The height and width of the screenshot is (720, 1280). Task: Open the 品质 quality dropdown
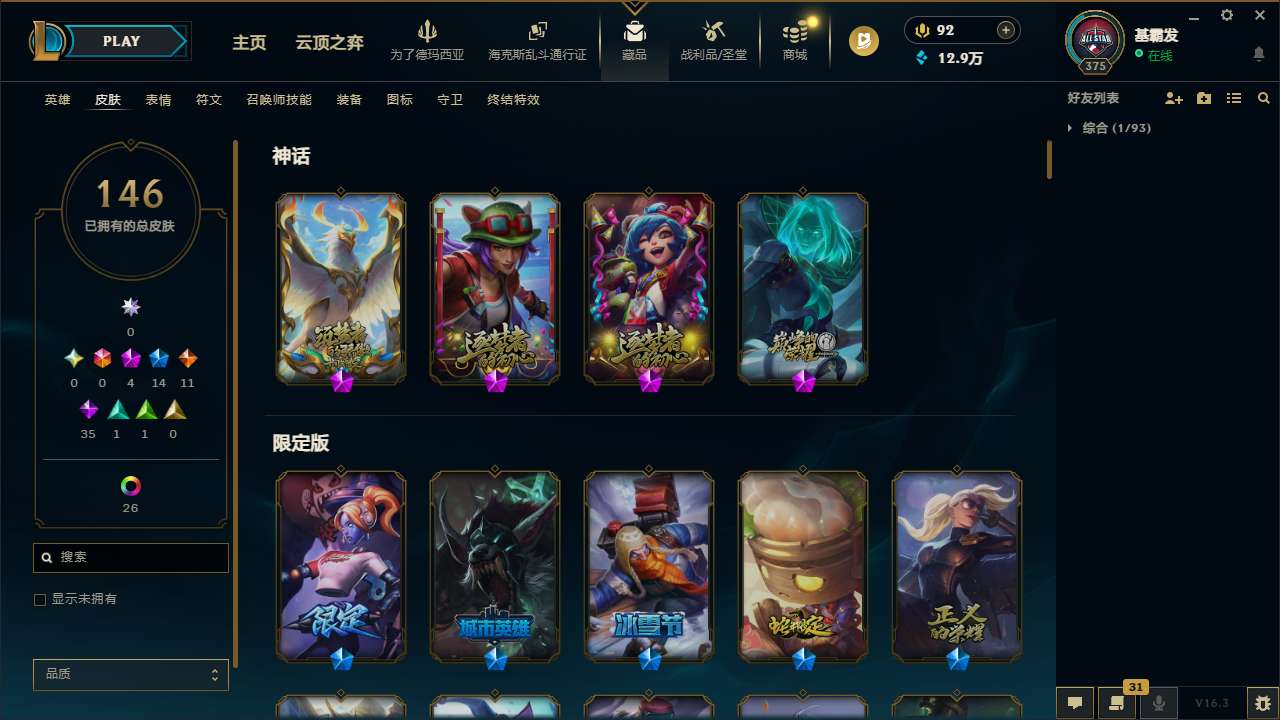click(x=130, y=674)
